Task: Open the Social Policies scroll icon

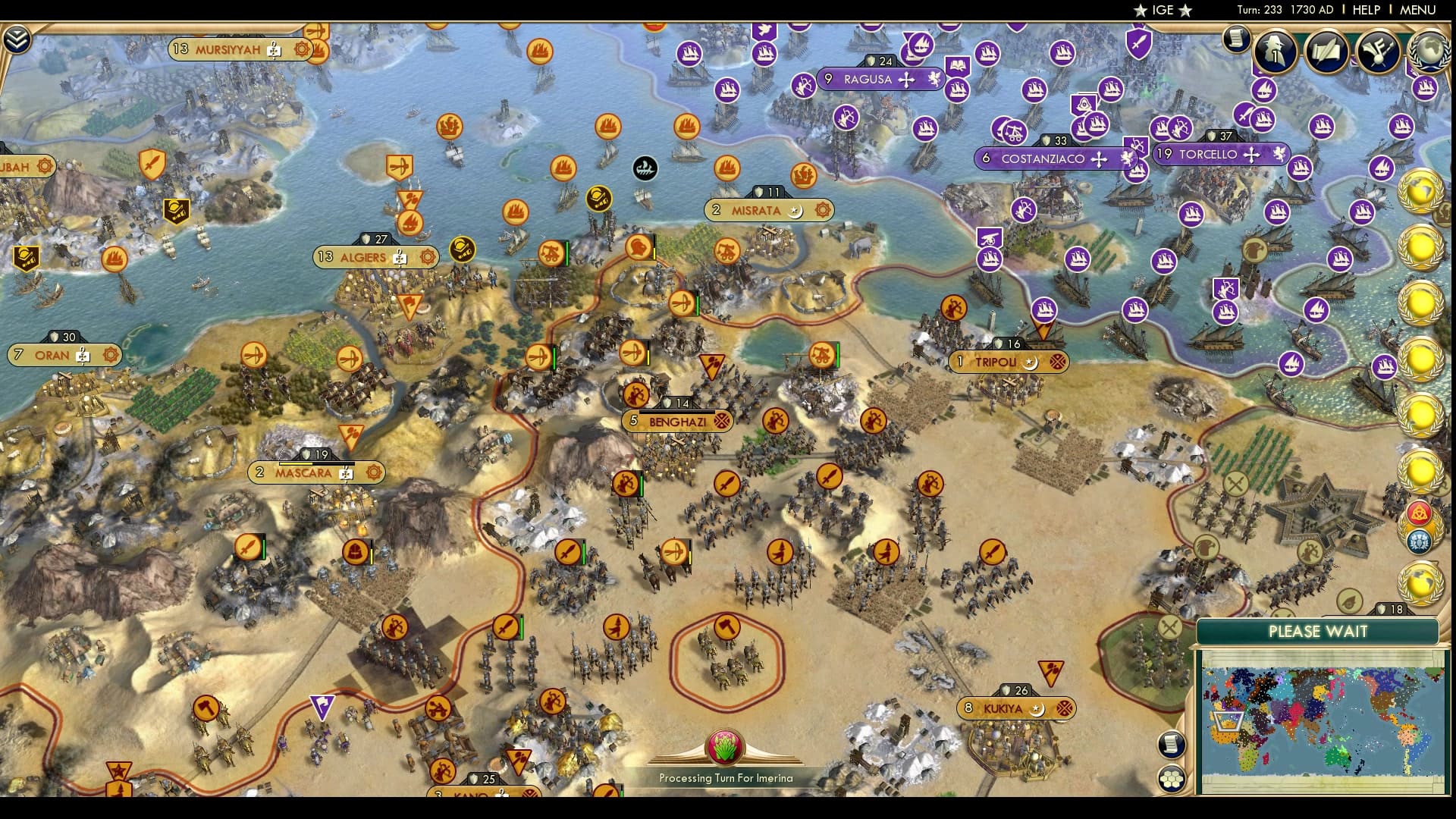Action: [x=1327, y=49]
